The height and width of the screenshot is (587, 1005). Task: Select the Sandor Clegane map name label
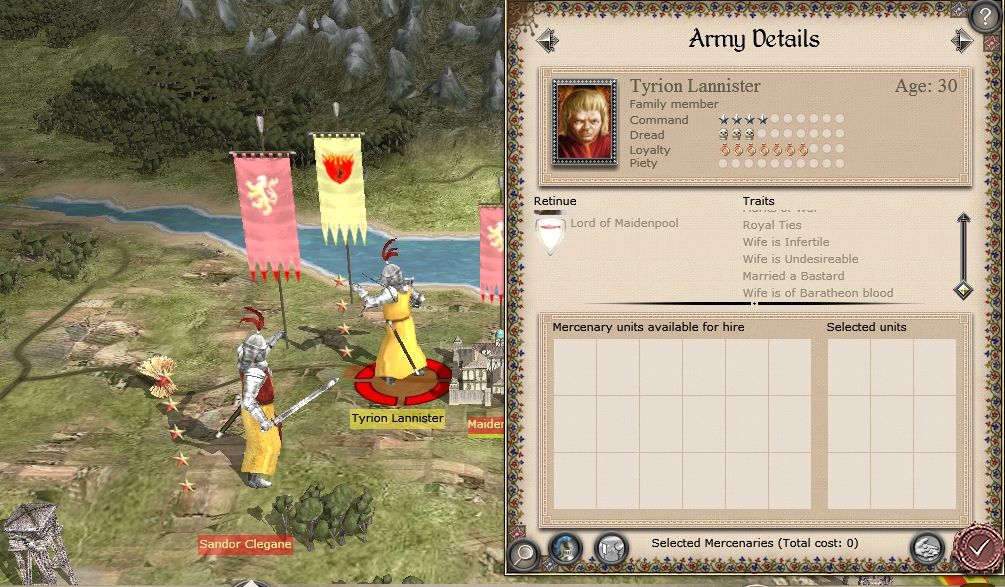pyautogui.click(x=244, y=545)
